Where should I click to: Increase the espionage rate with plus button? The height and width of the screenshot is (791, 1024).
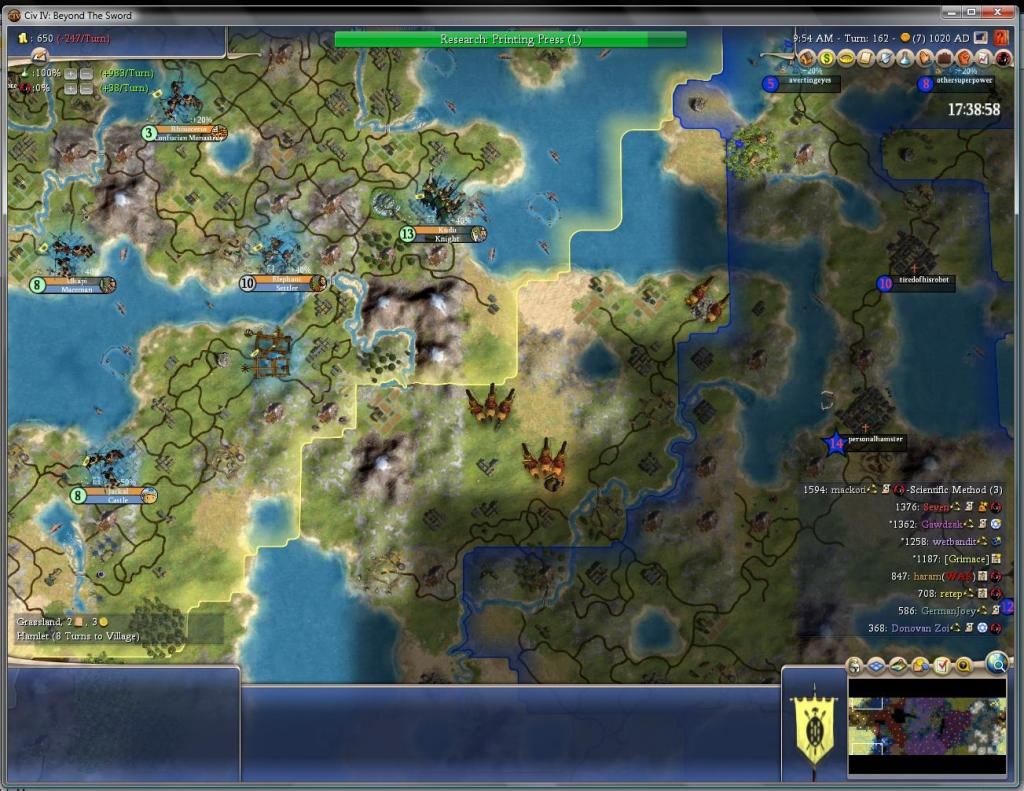click(x=71, y=88)
